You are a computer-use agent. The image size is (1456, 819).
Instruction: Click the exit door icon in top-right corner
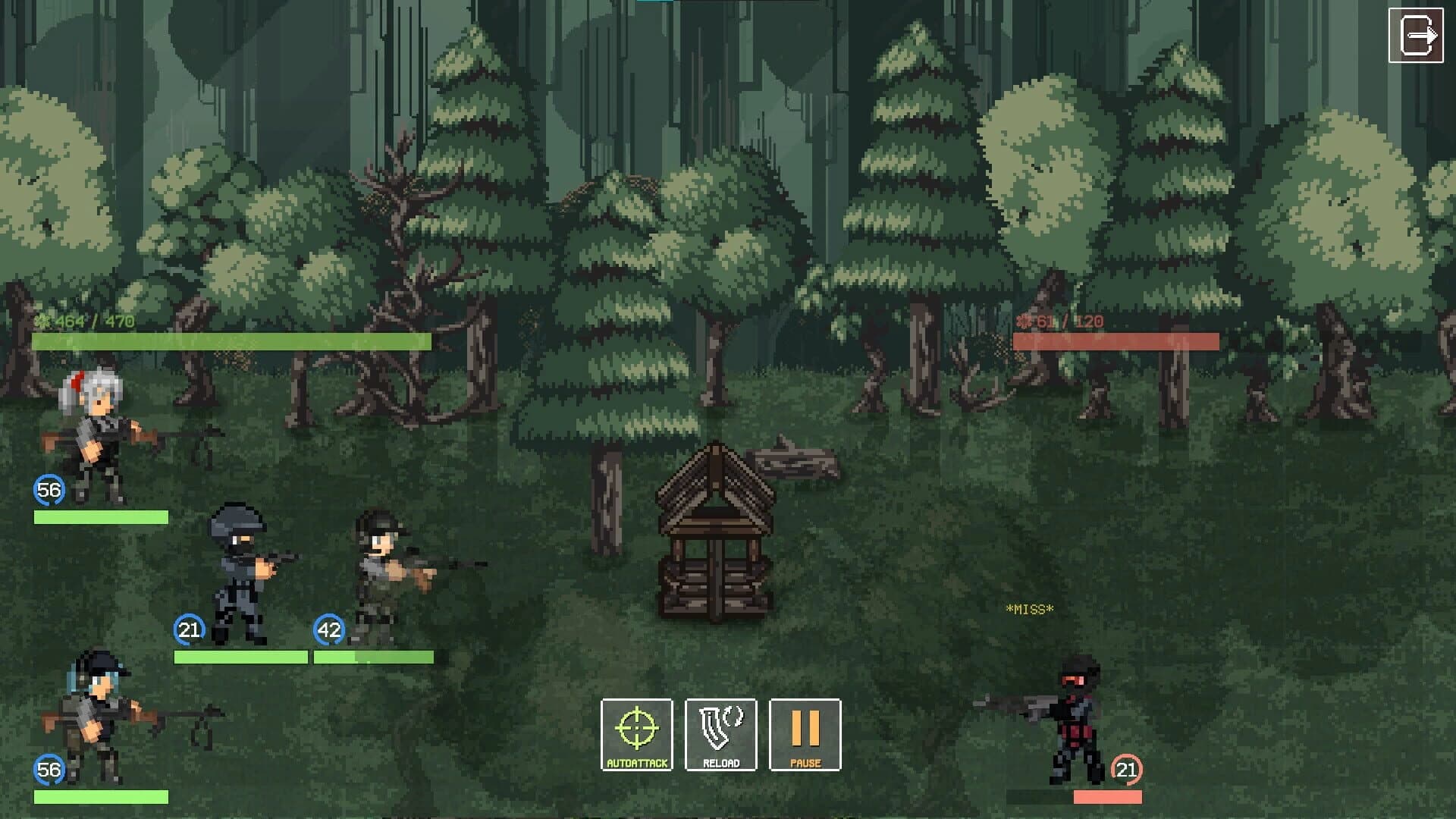[x=1417, y=33]
